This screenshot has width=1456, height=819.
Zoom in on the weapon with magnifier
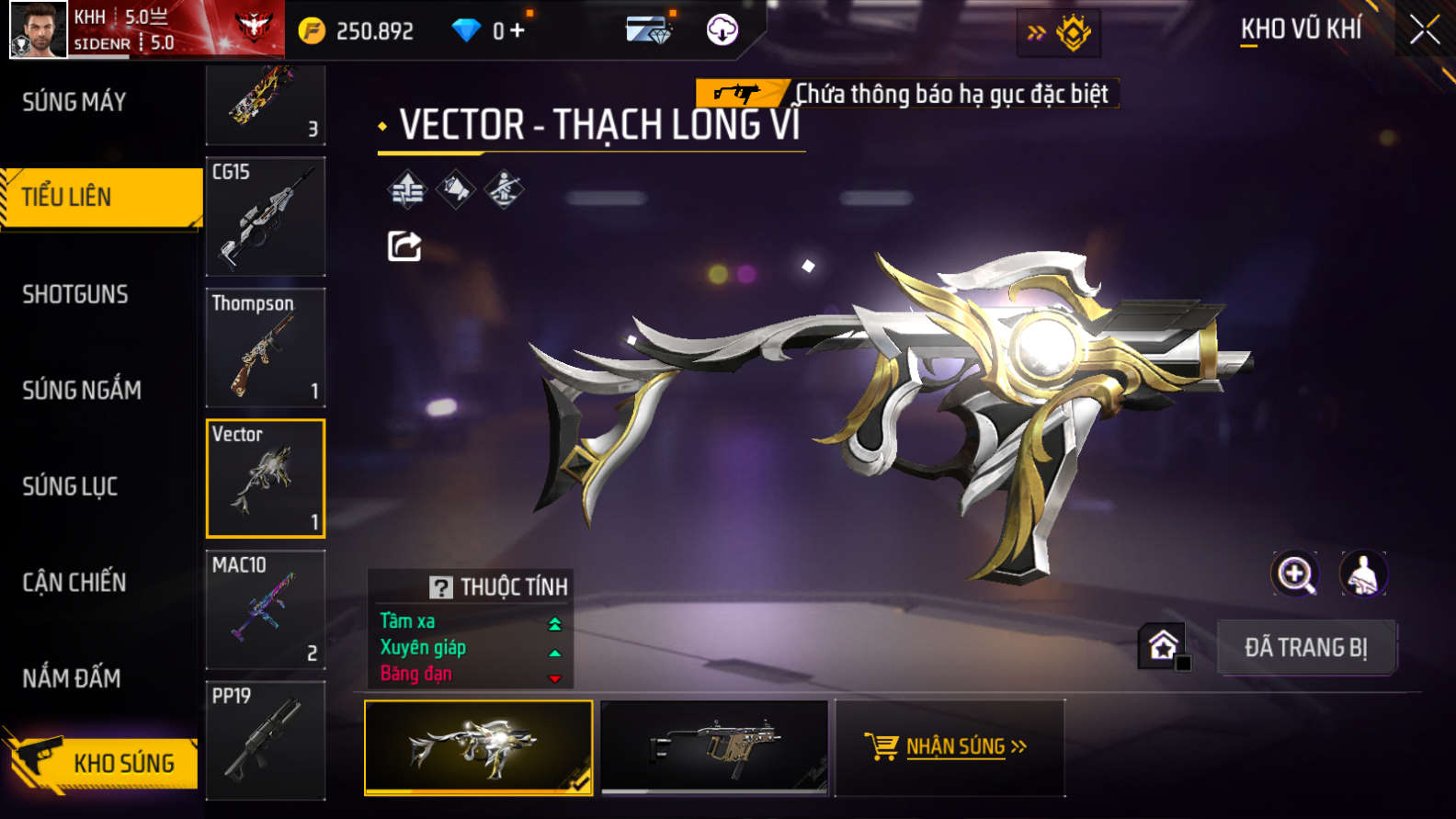point(1295,574)
